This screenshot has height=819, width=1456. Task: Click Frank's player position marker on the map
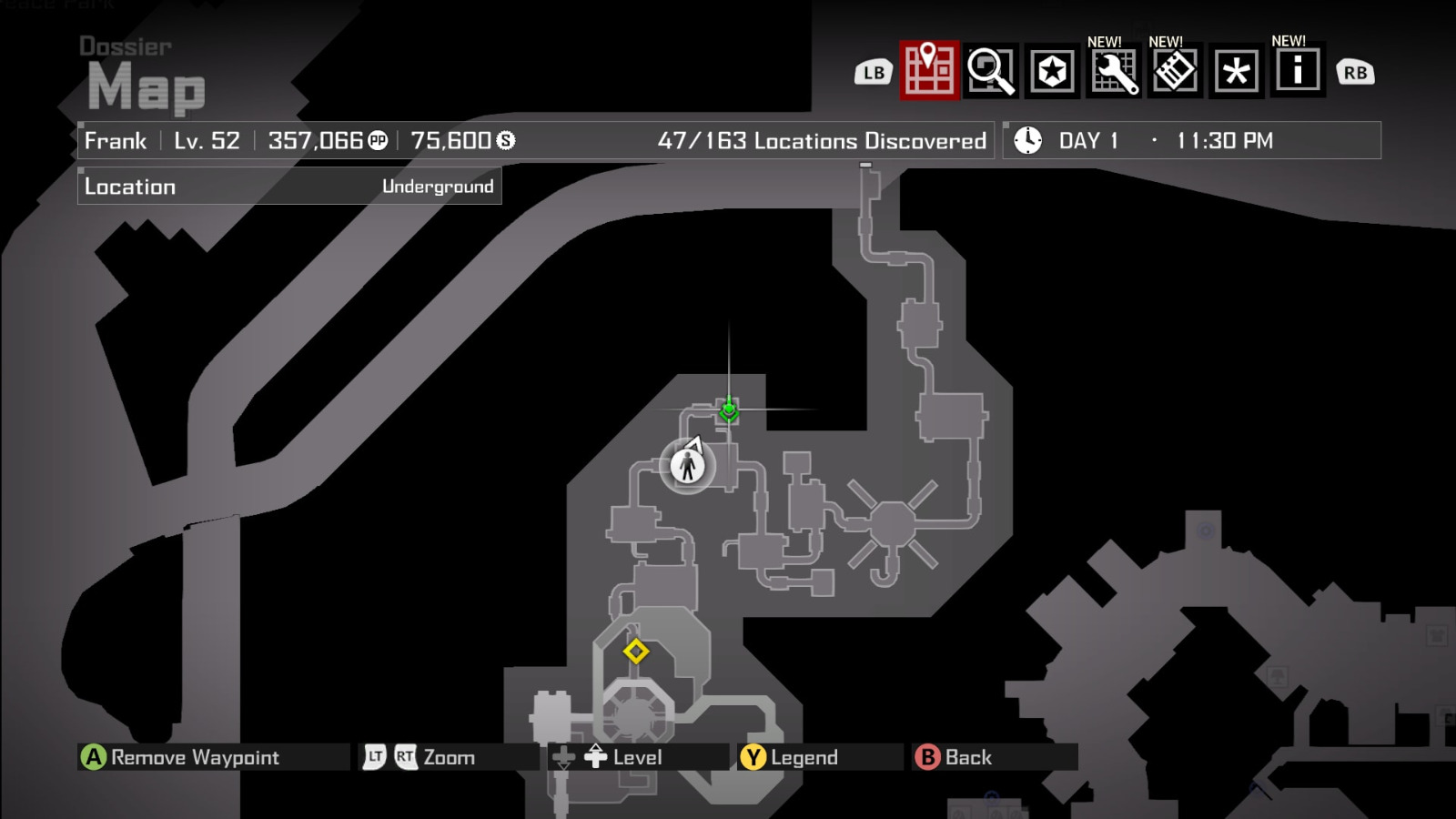pos(687,466)
